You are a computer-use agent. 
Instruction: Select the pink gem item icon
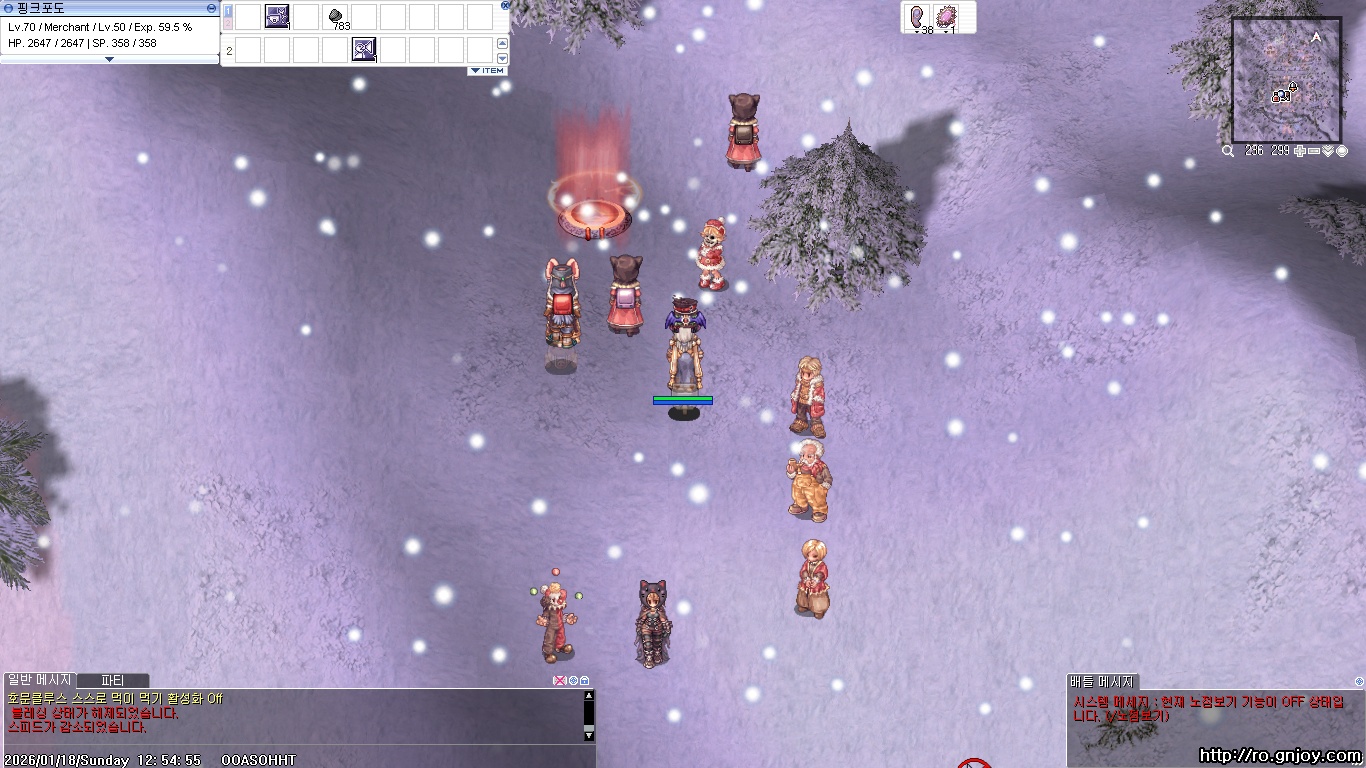click(x=946, y=17)
